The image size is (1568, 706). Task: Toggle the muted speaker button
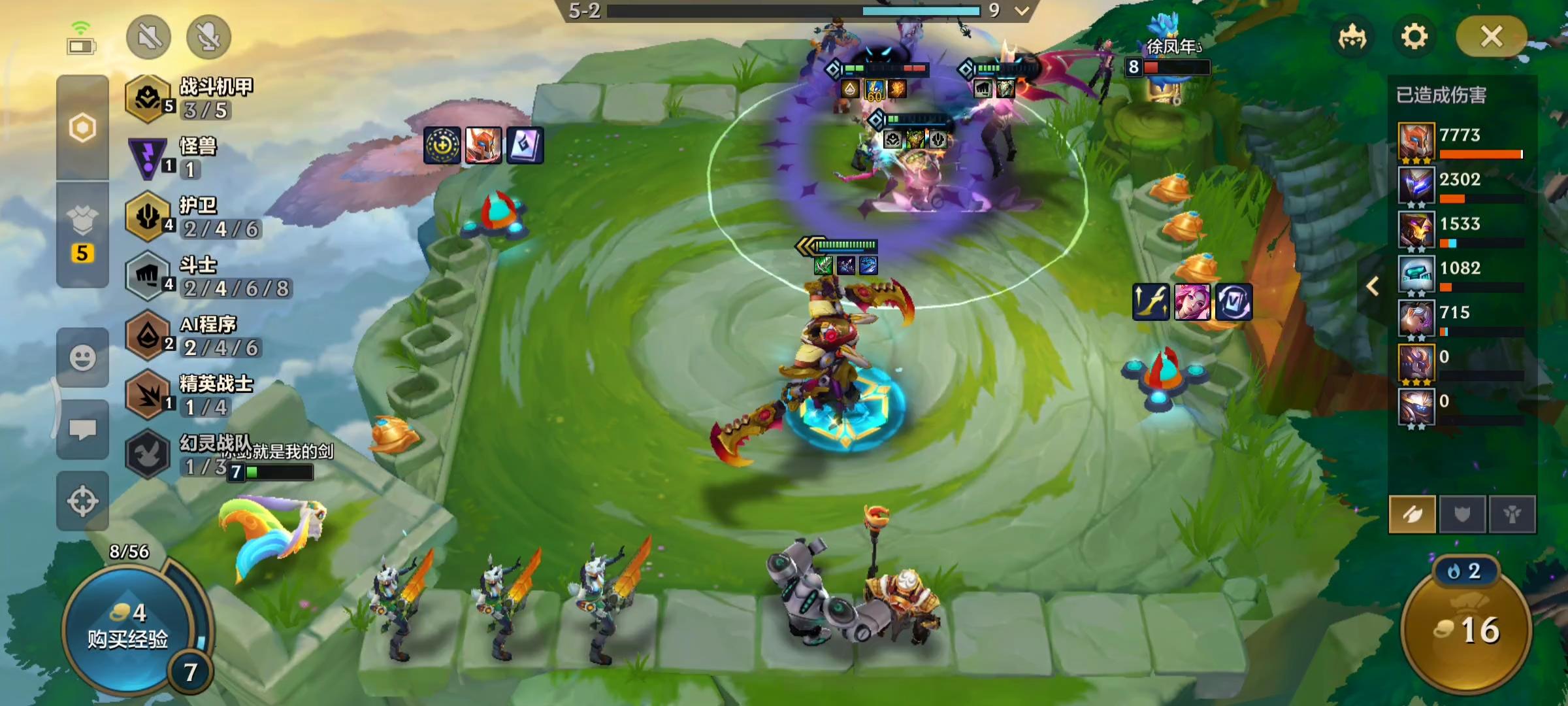coord(149,37)
